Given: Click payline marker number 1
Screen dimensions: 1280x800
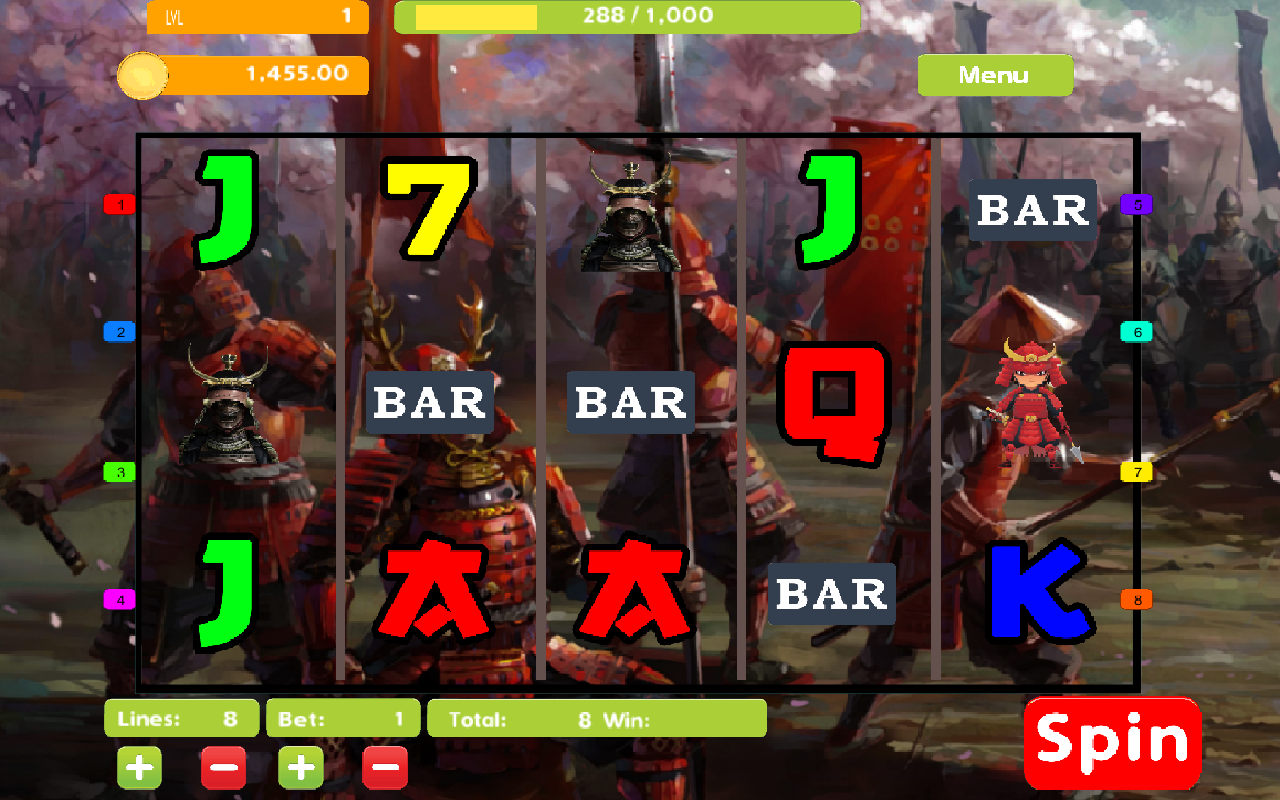Looking at the screenshot, I should point(119,203).
